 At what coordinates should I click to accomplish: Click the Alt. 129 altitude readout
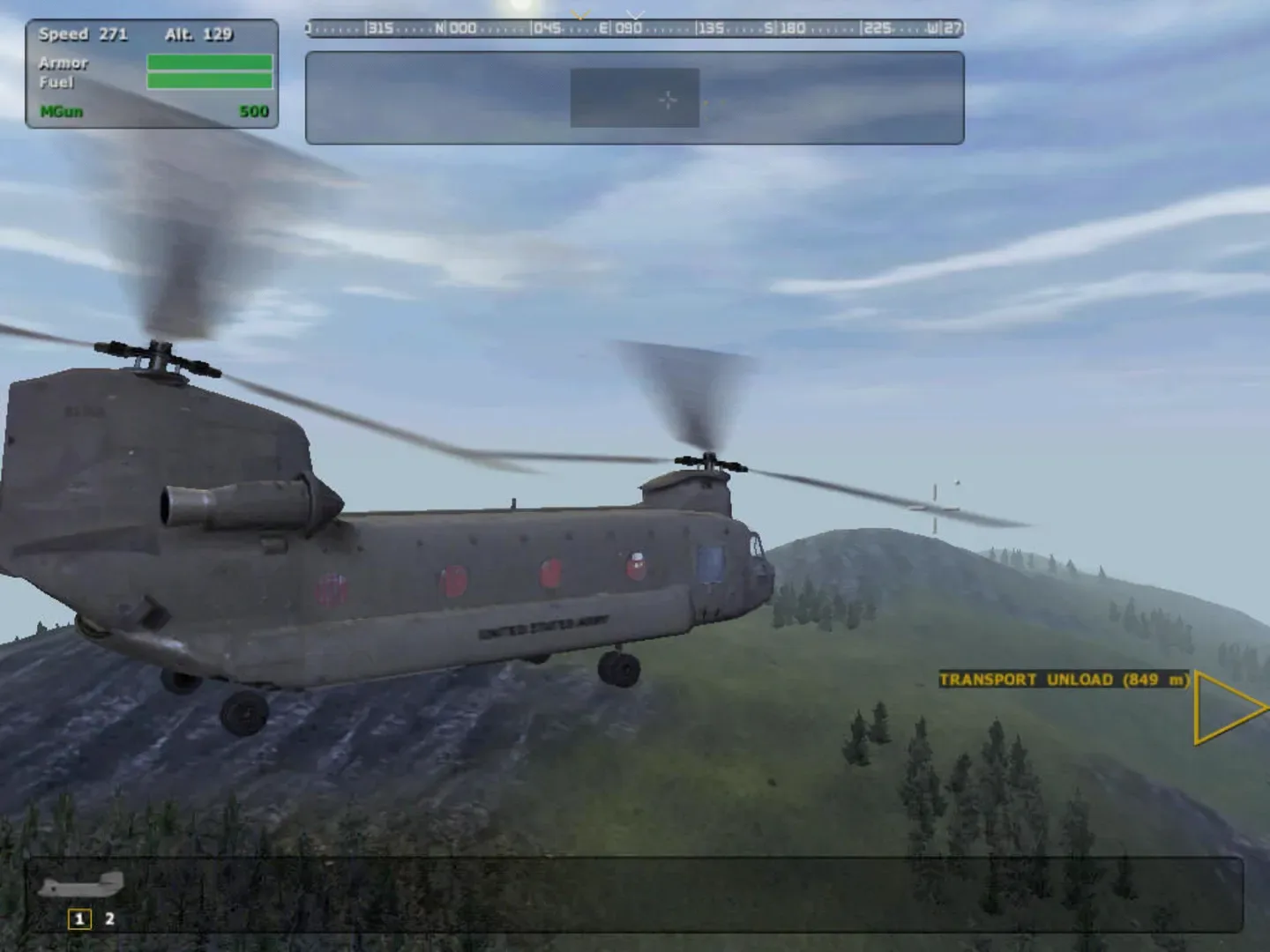point(198,35)
